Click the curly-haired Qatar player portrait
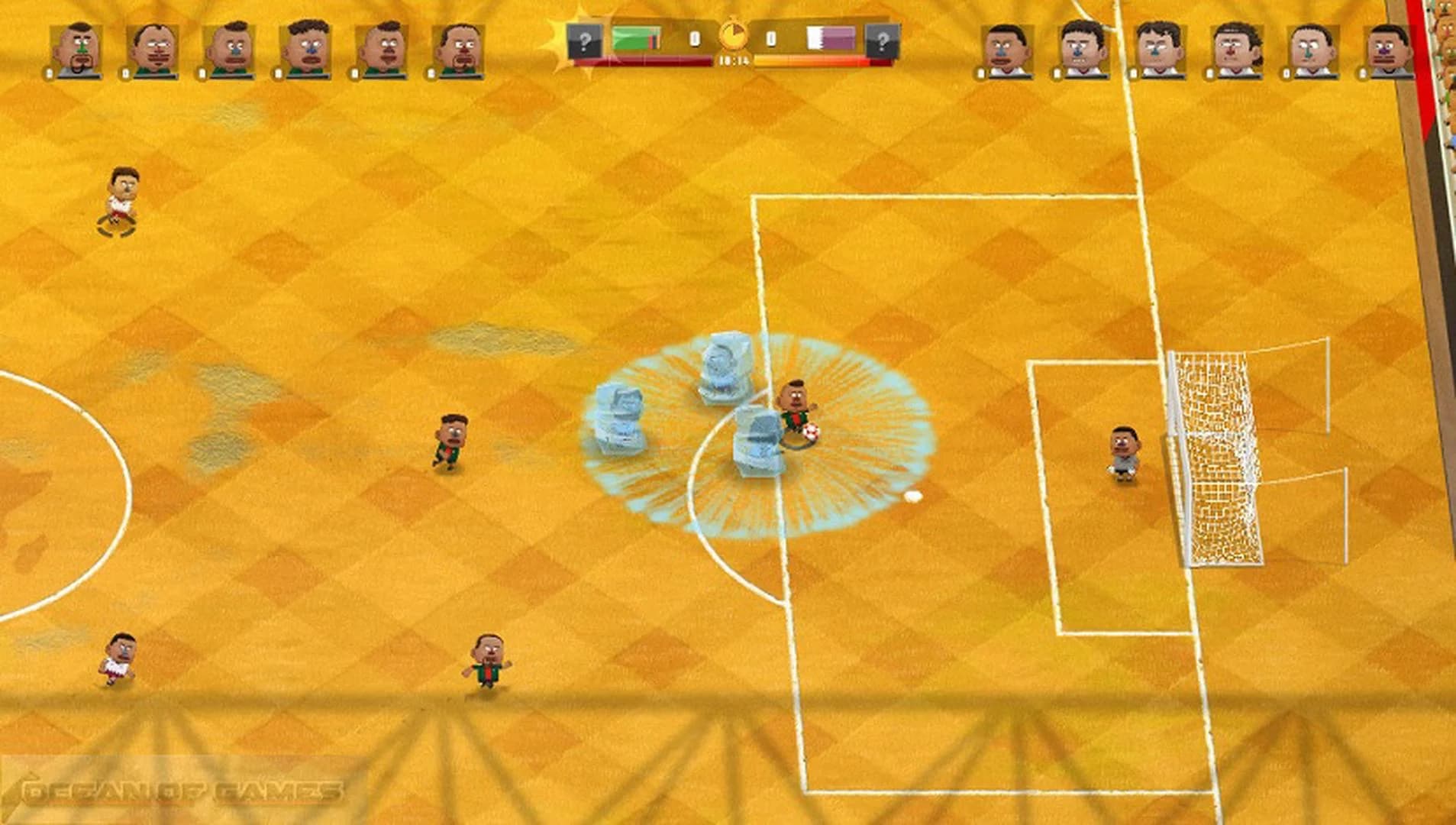The width and height of the screenshot is (1456, 825). pyautogui.click(x=1234, y=50)
